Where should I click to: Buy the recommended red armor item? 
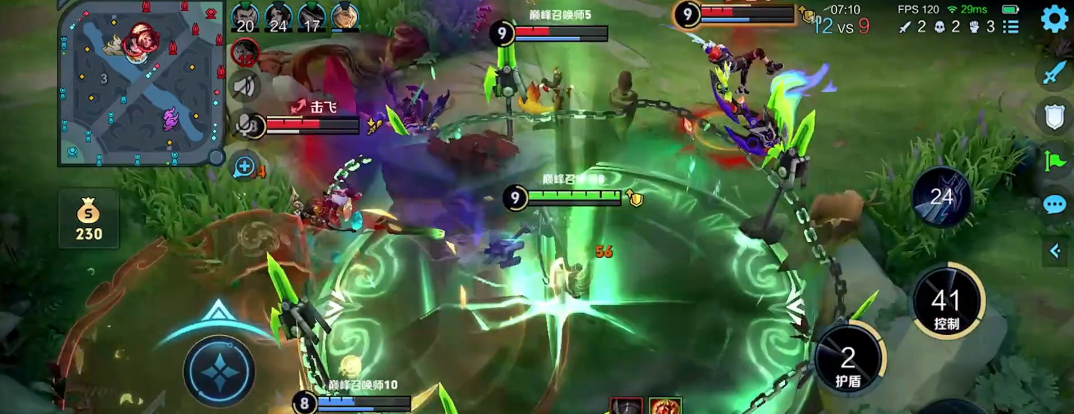(627, 406)
